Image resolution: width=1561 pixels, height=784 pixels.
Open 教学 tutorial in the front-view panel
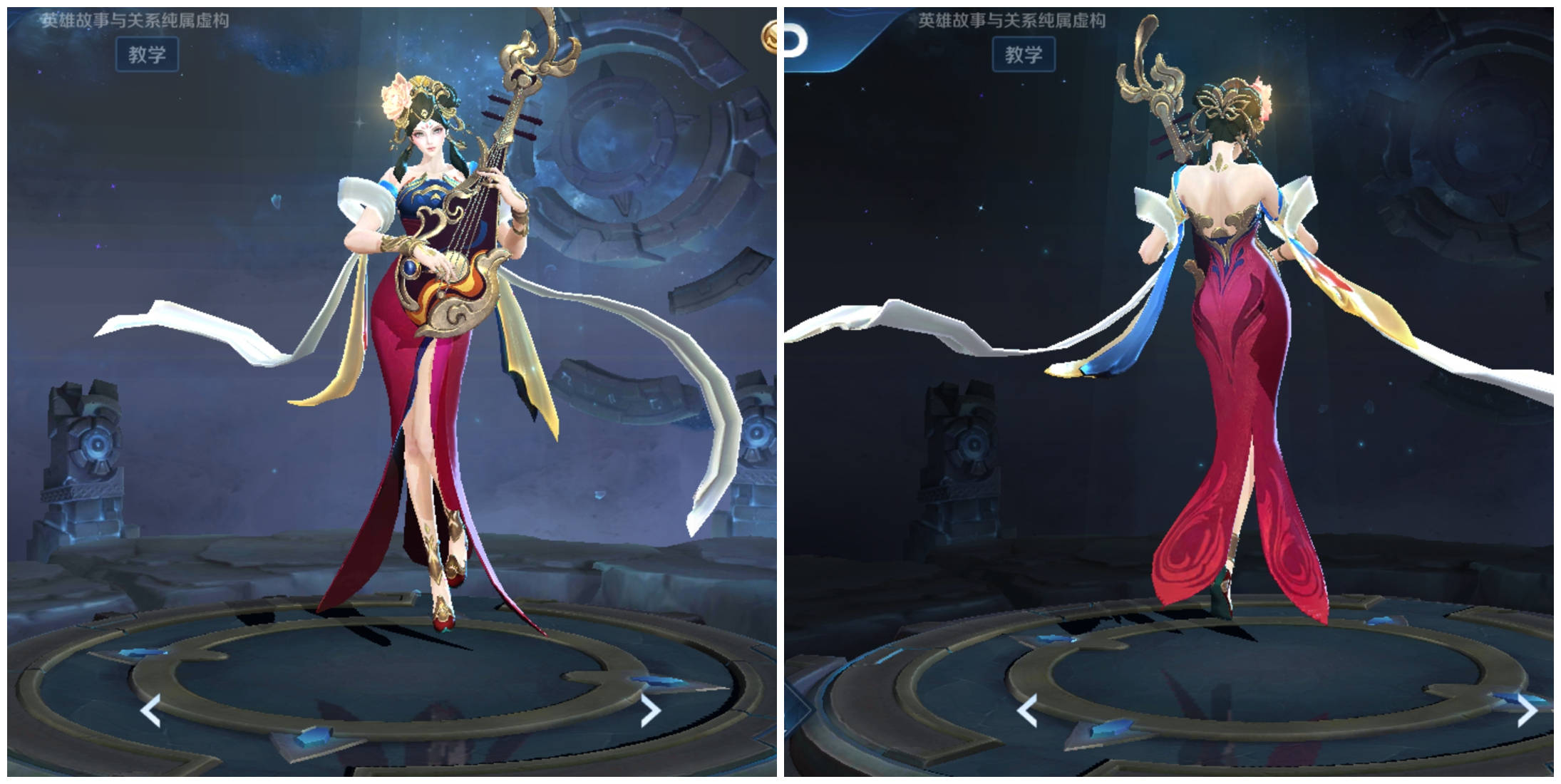(147, 55)
